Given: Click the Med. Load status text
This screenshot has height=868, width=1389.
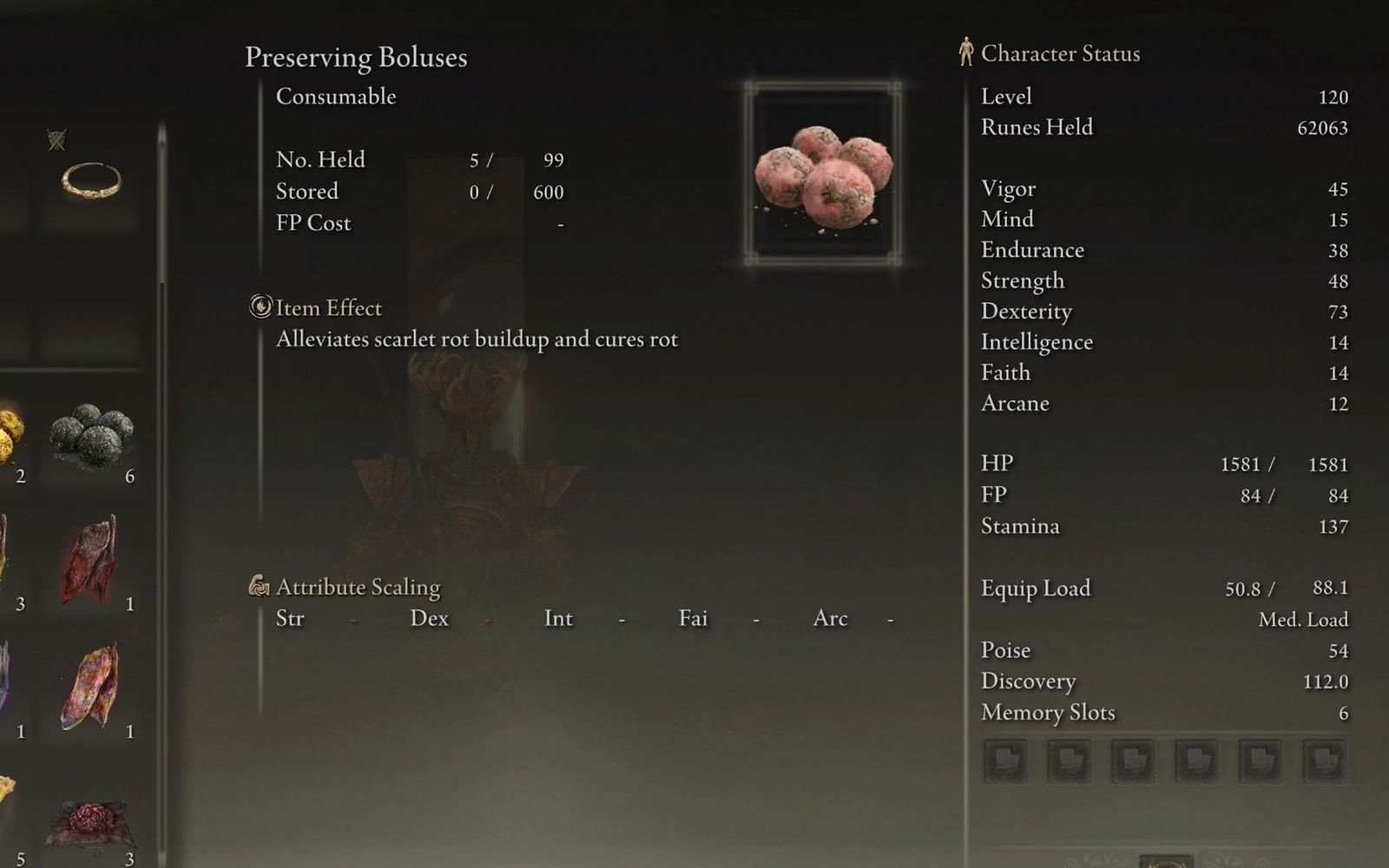Looking at the screenshot, I should [1302, 619].
